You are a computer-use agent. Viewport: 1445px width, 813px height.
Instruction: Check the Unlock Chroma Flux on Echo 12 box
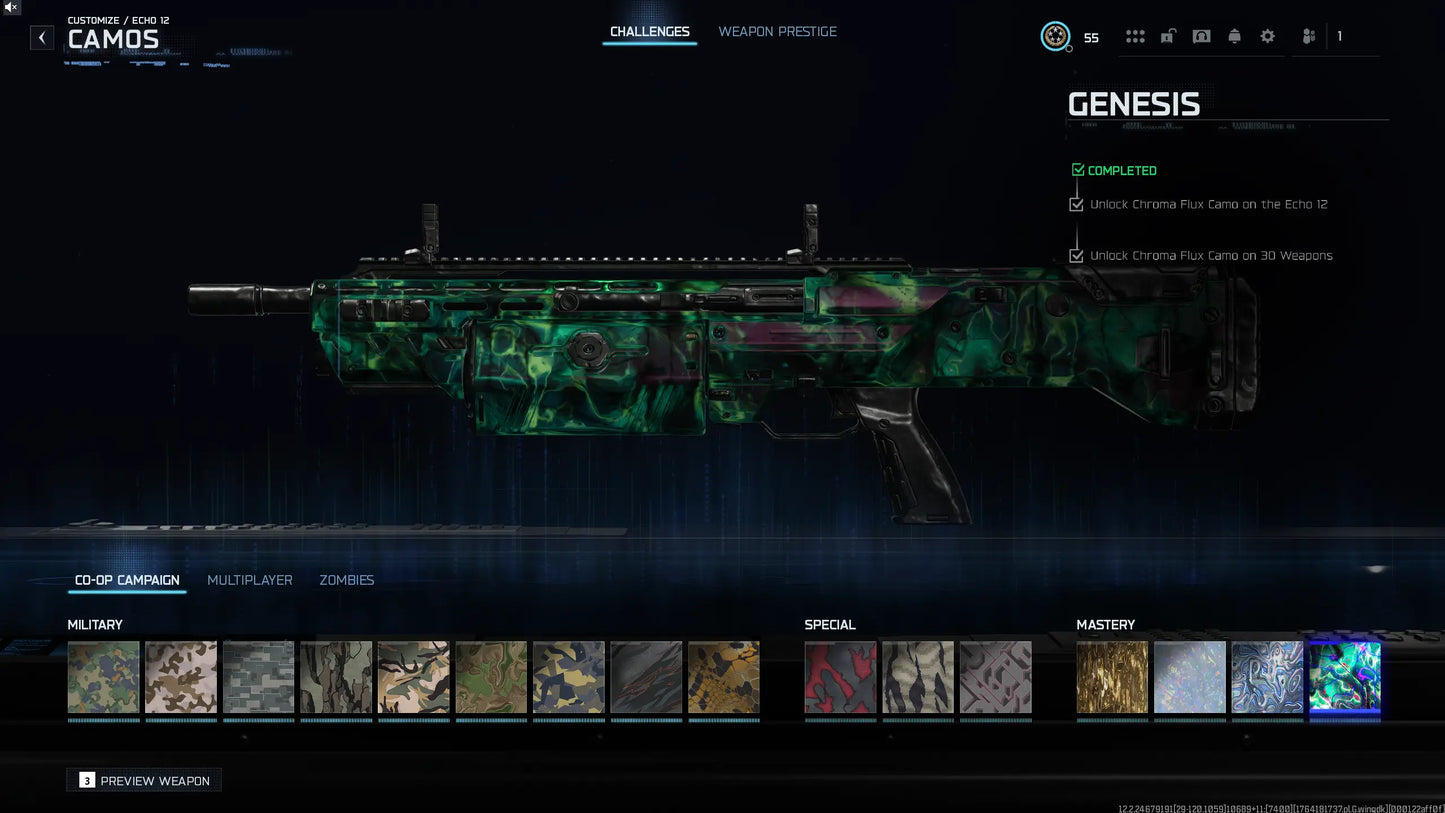1076,204
